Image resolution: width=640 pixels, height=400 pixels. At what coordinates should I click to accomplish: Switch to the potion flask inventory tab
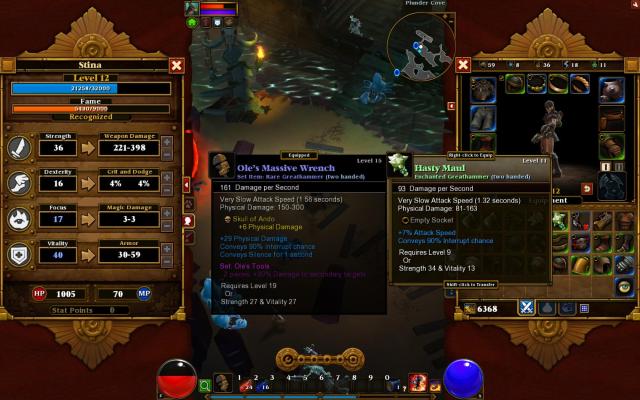(545, 308)
